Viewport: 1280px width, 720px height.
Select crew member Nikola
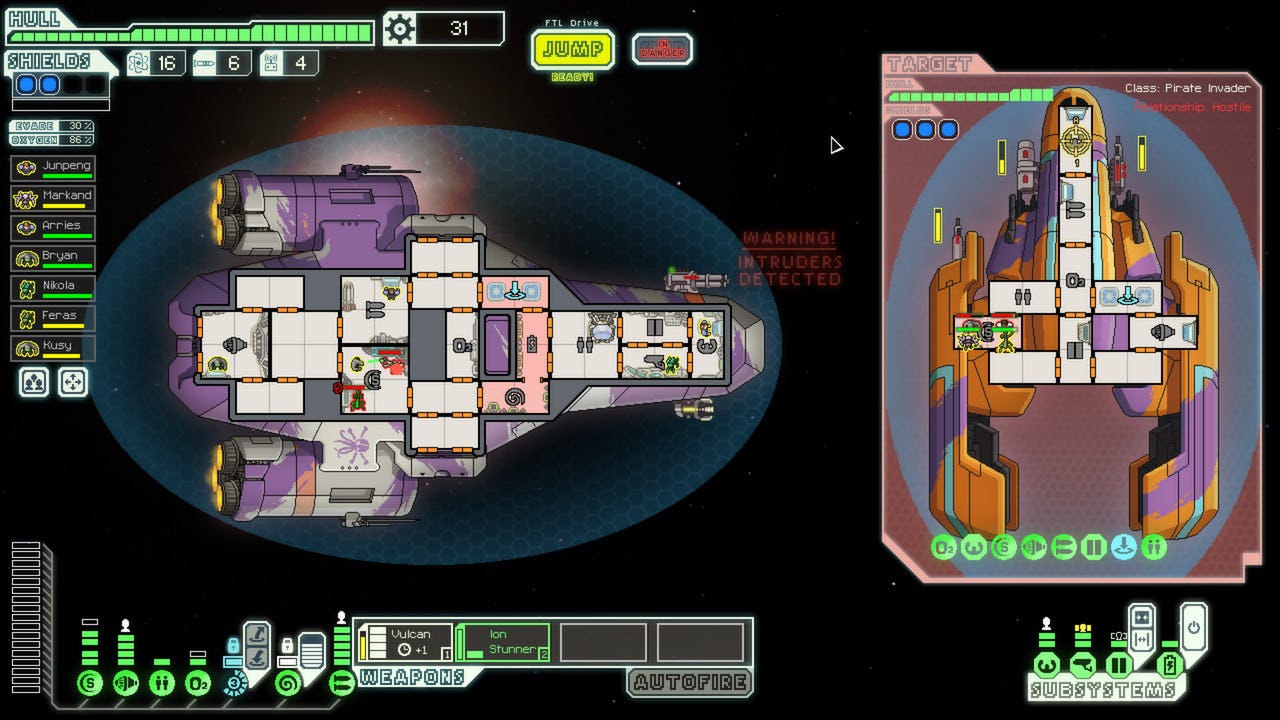tap(52, 286)
